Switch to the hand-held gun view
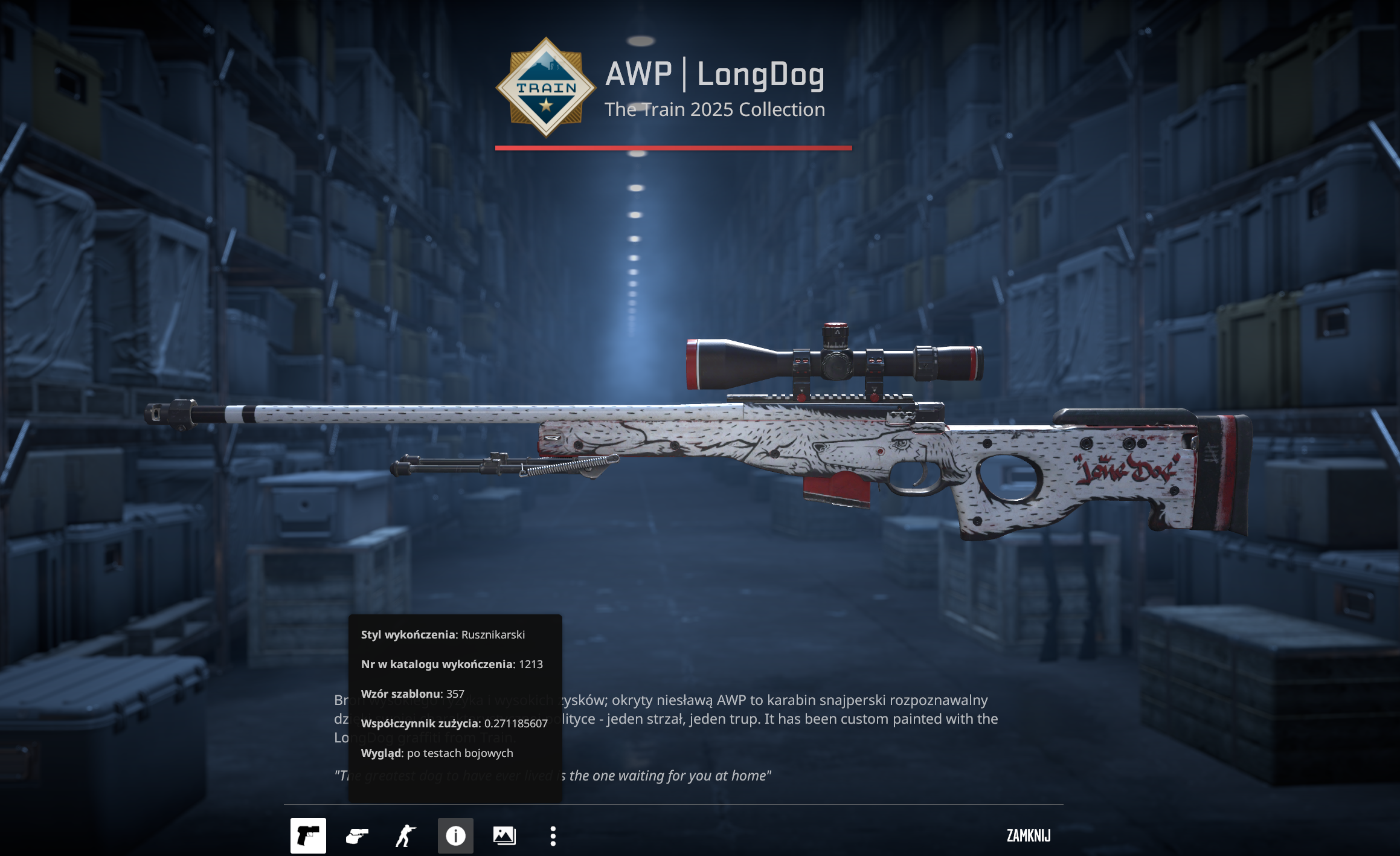This screenshot has height=856, width=1400. (357, 835)
